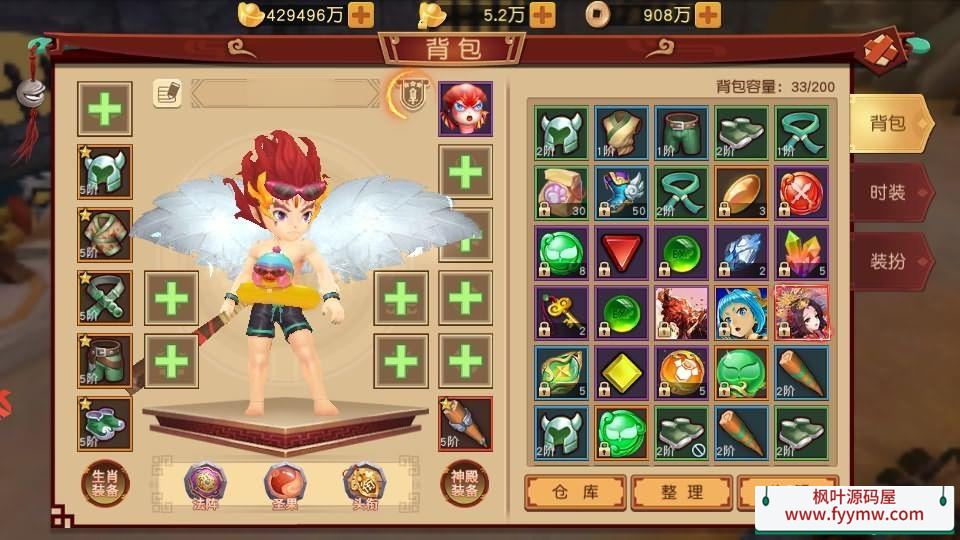Select the red triangle gem item
Viewport: 960px width, 540px height.
click(x=621, y=252)
